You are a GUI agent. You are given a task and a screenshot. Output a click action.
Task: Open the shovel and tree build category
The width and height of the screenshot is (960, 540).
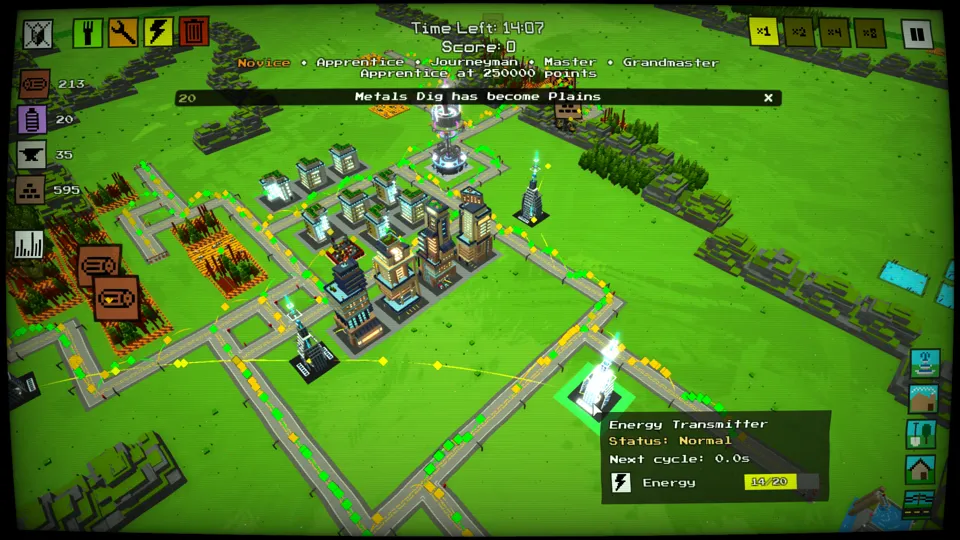pyautogui.click(x=921, y=434)
